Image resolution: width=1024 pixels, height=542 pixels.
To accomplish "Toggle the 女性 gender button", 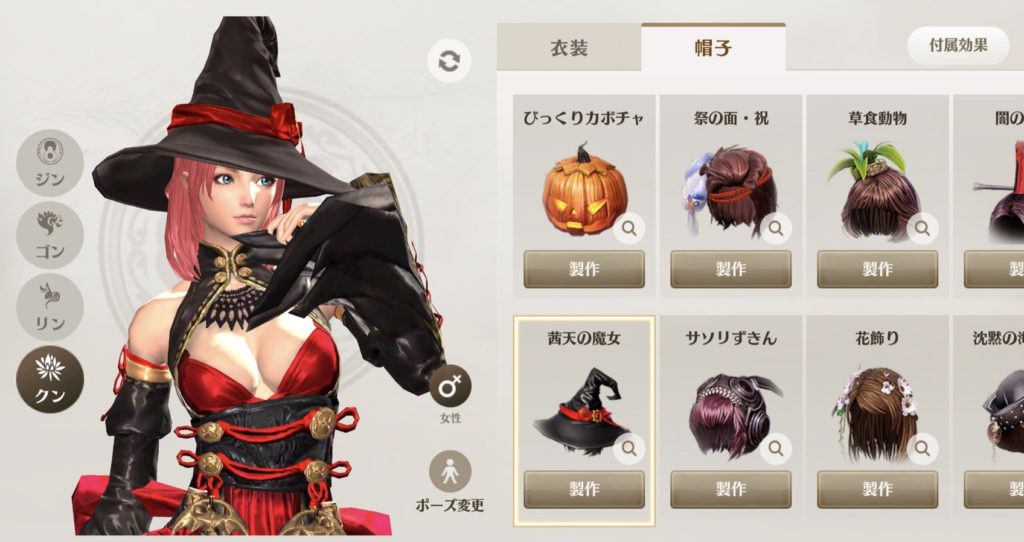I will (x=450, y=386).
